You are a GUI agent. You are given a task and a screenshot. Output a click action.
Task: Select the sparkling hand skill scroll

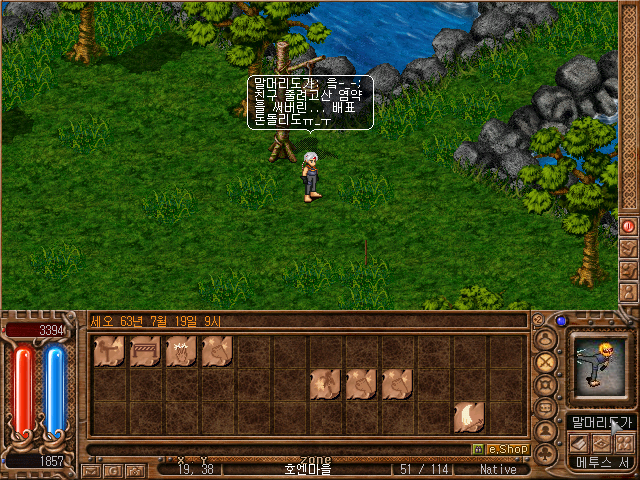click(x=181, y=350)
